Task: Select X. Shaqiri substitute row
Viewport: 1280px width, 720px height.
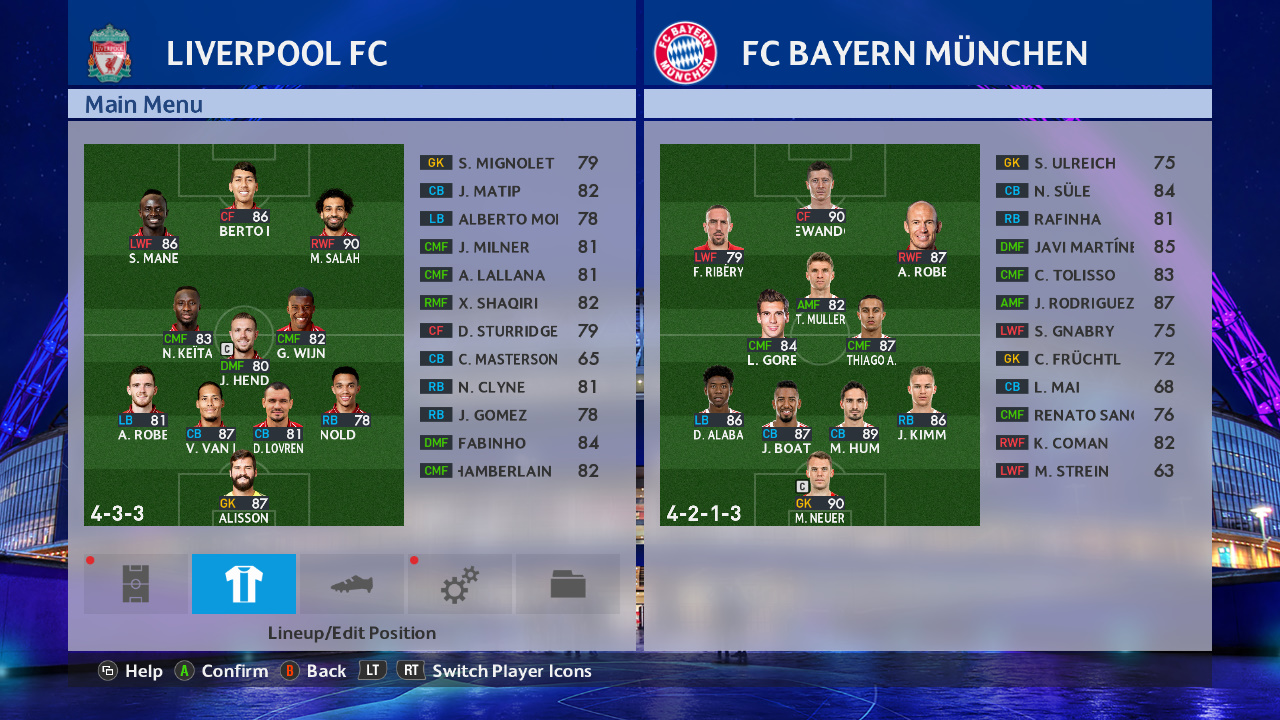Action: 506,303
